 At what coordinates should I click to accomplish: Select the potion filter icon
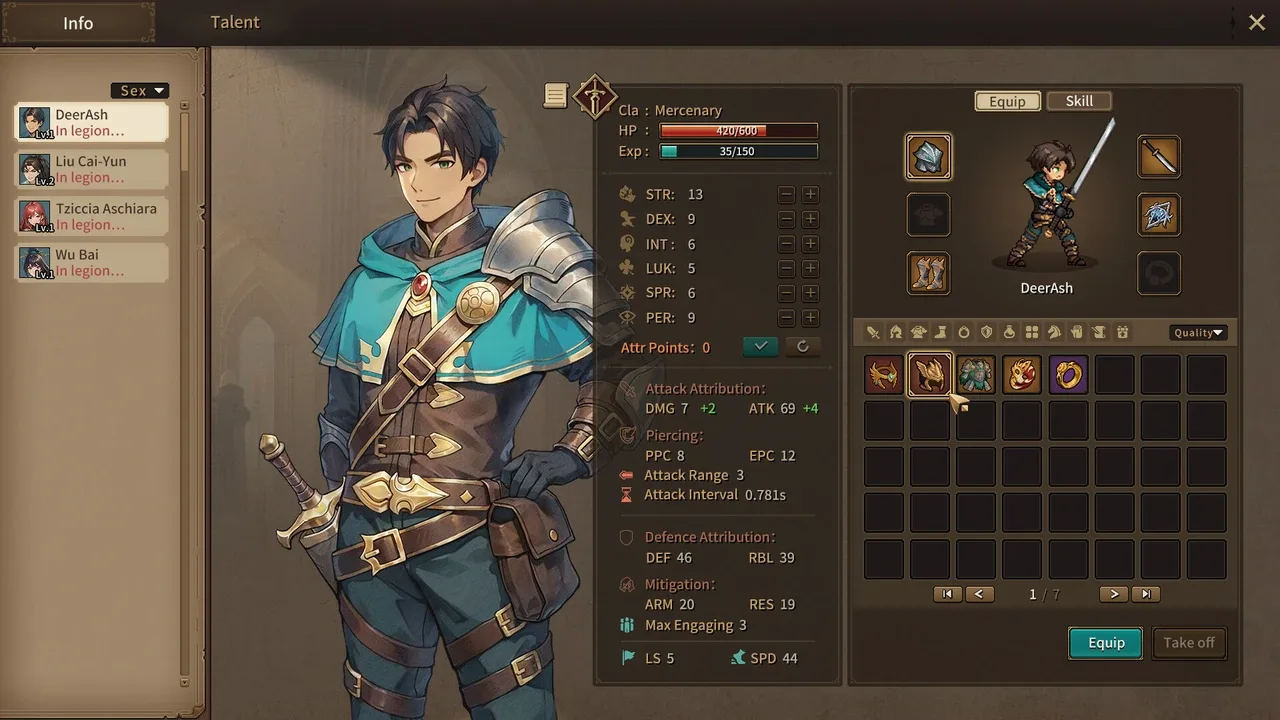point(1008,332)
